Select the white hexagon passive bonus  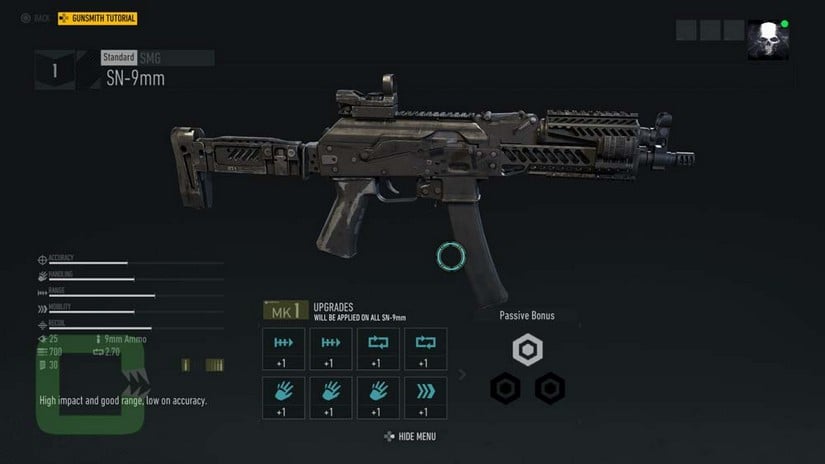(527, 350)
